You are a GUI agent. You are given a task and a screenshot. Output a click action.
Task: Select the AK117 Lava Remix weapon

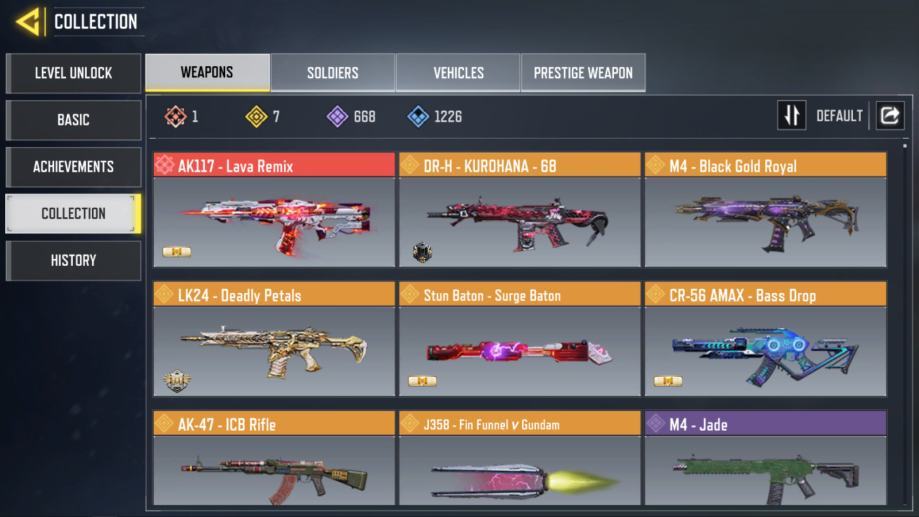(274, 211)
